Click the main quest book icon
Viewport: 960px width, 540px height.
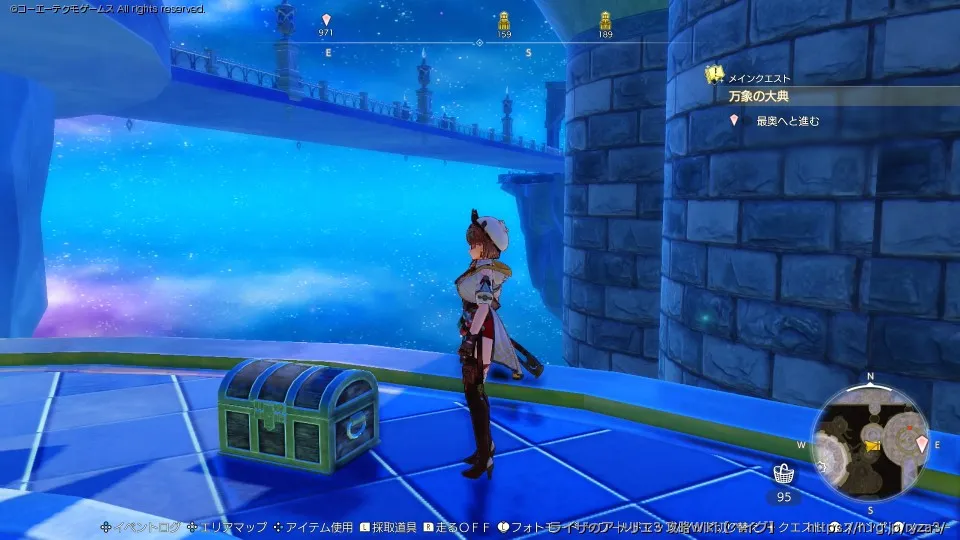click(716, 74)
